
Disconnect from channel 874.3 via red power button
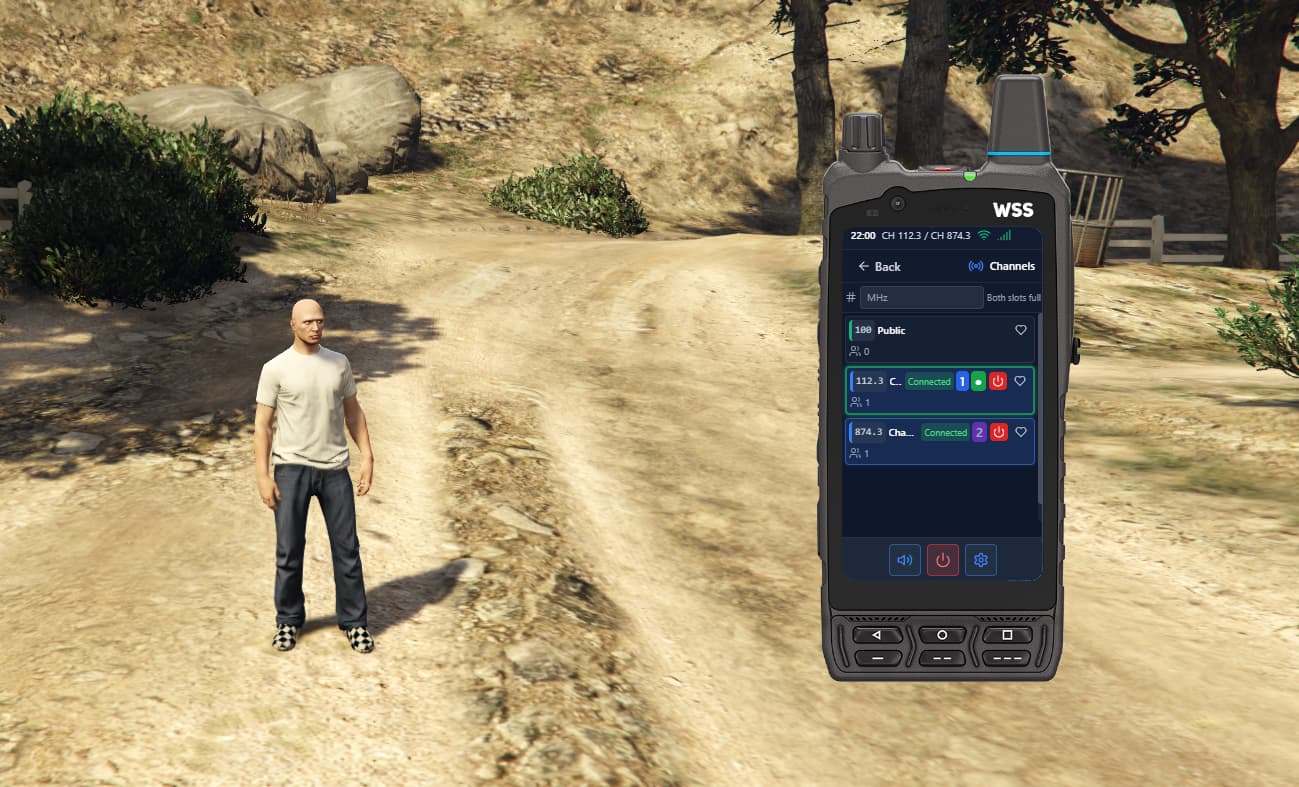[x=998, y=433]
